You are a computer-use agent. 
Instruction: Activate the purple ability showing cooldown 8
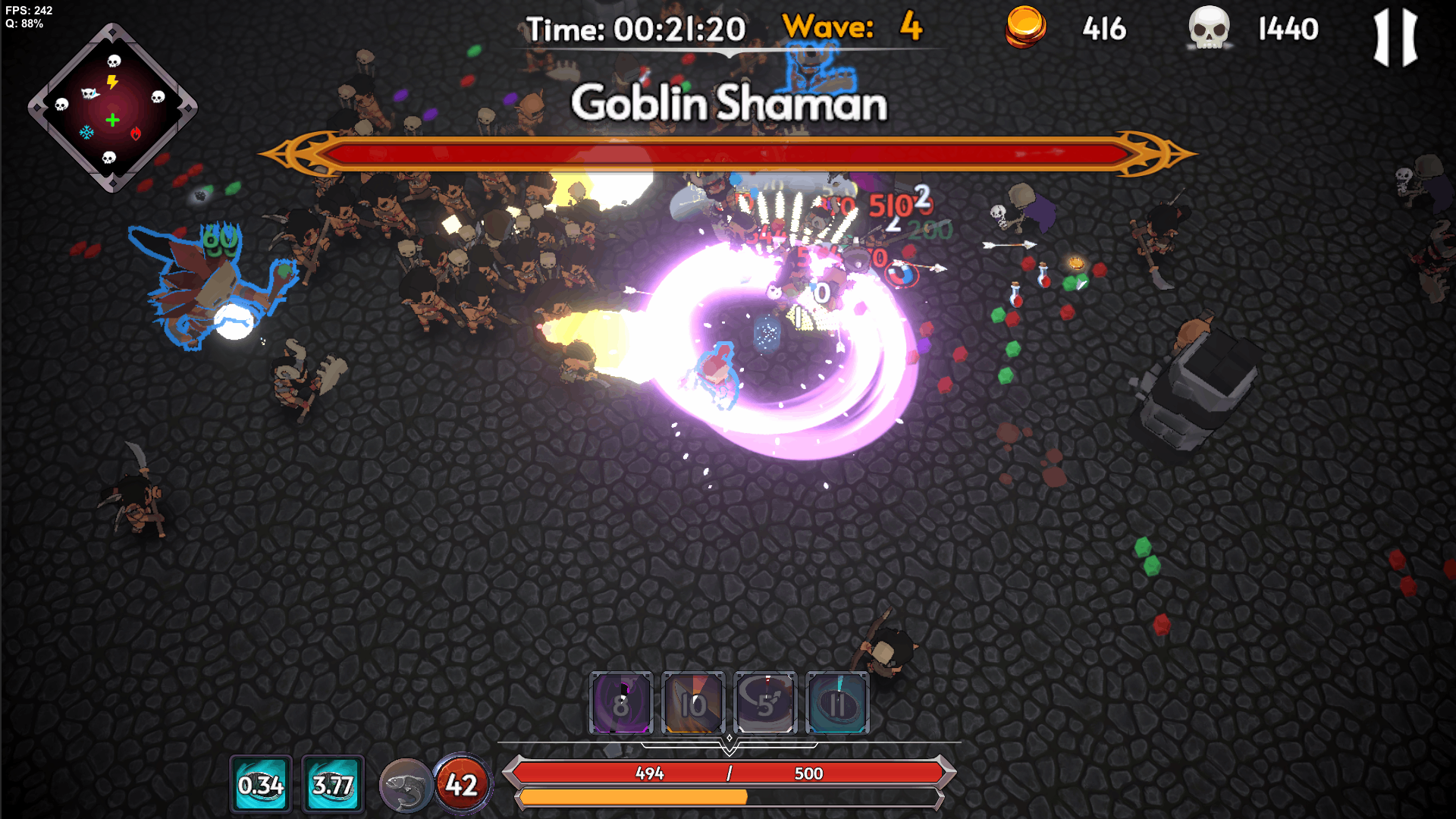pos(621,703)
